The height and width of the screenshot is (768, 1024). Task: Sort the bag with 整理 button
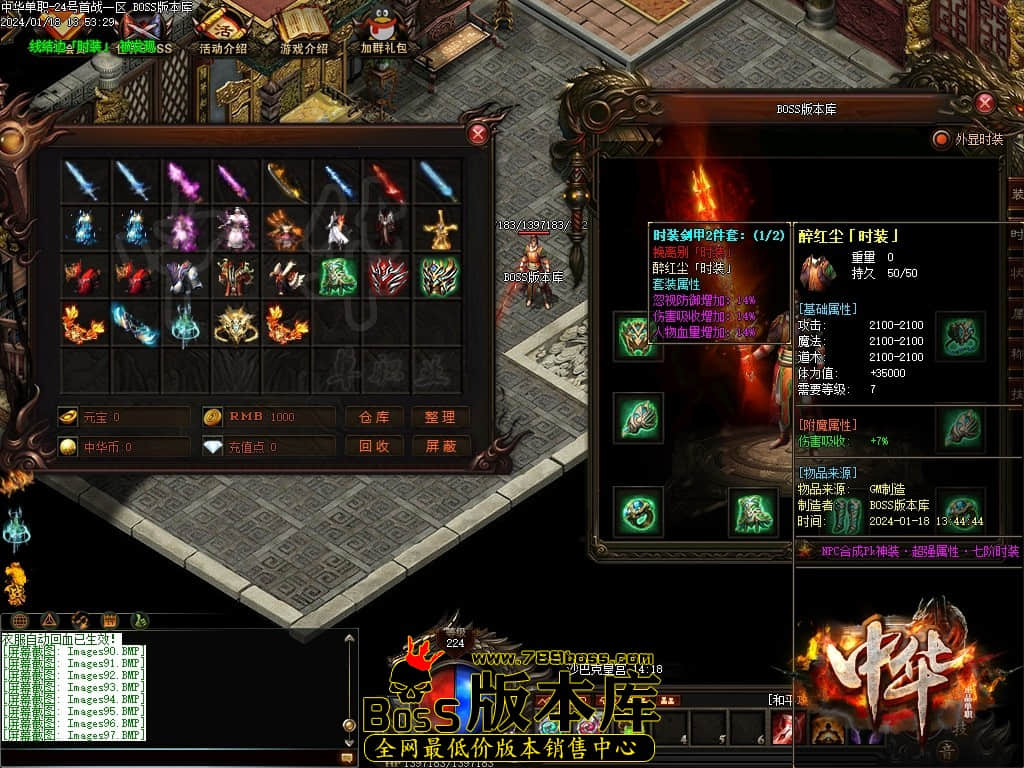click(440, 417)
